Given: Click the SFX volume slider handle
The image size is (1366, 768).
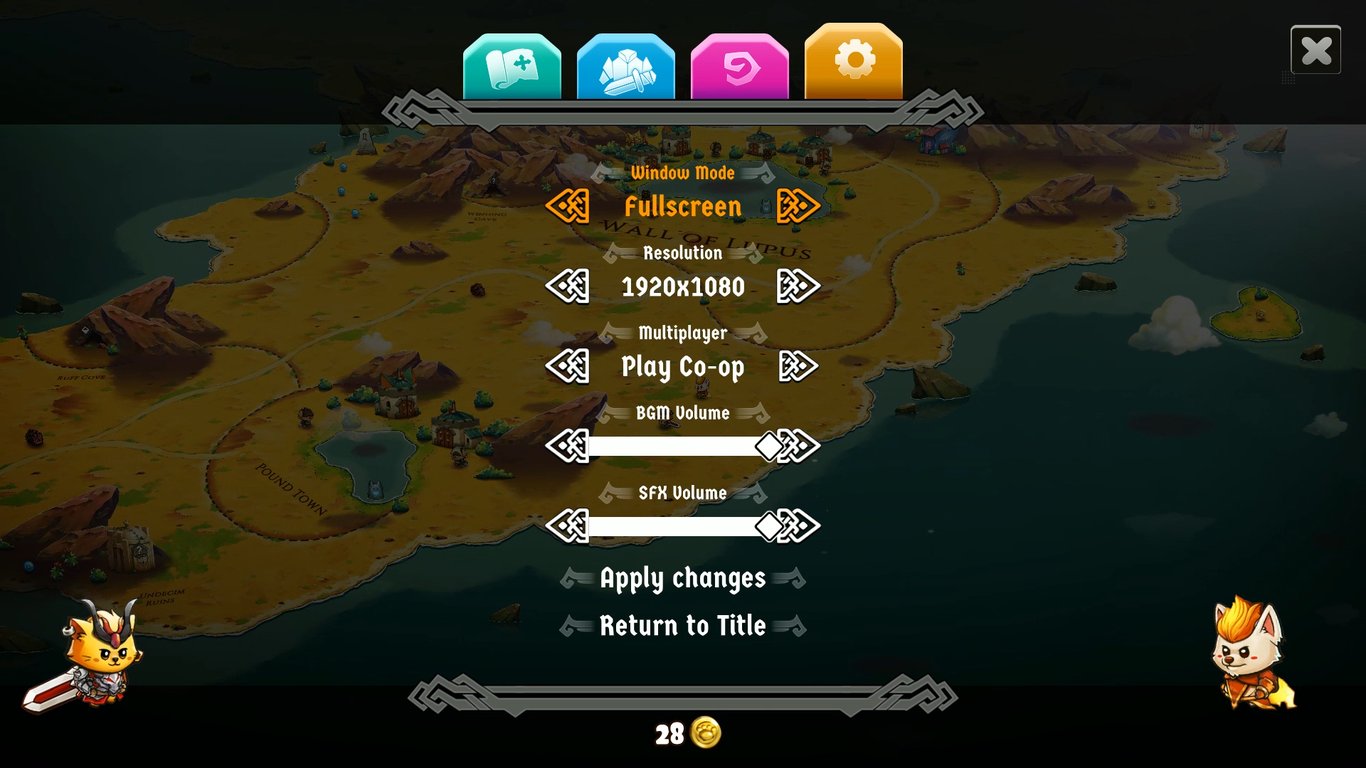Looking at the screenshot, I should click(x=771, y=525).
